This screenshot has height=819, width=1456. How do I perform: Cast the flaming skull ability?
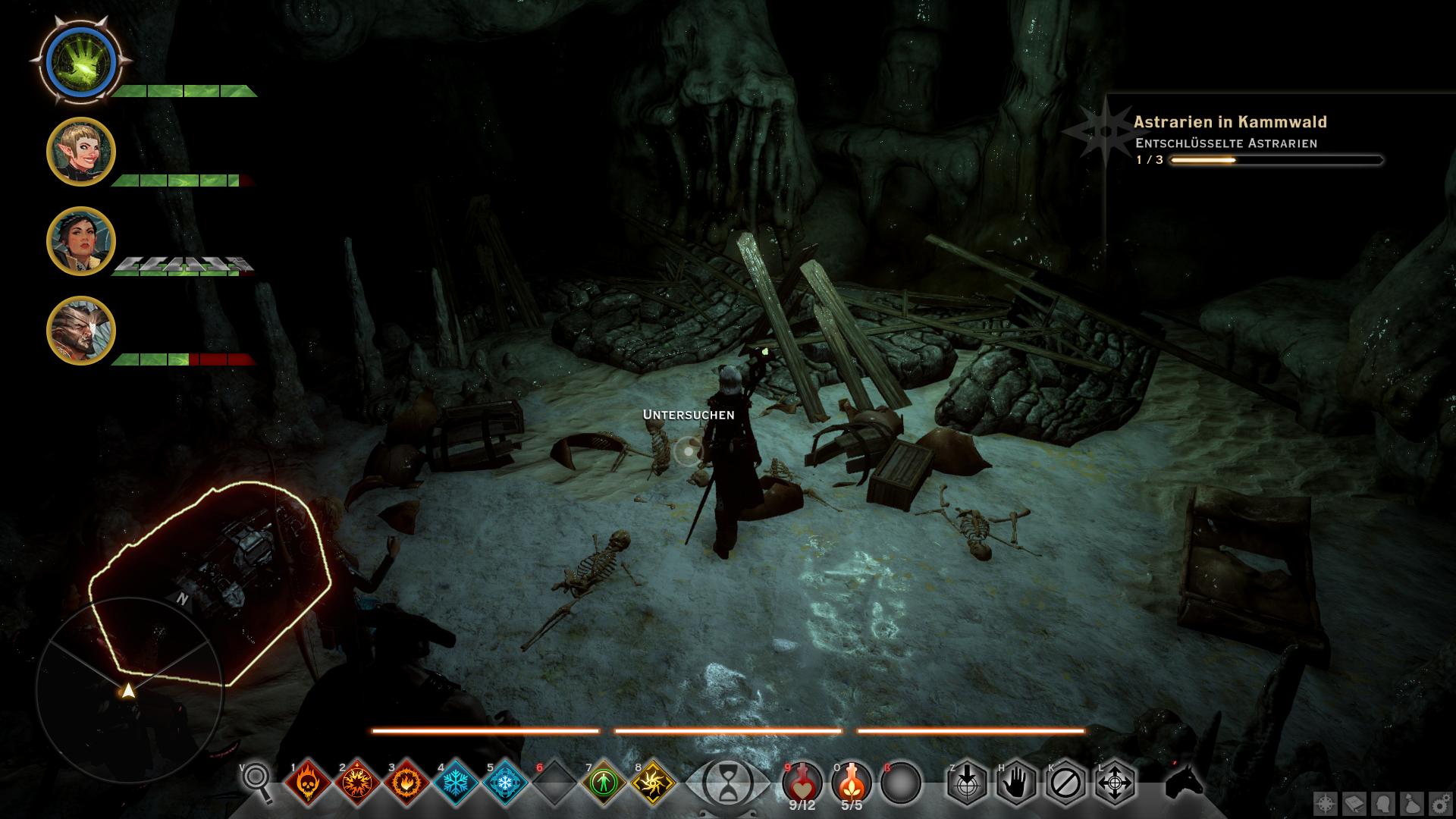point(307,782)
